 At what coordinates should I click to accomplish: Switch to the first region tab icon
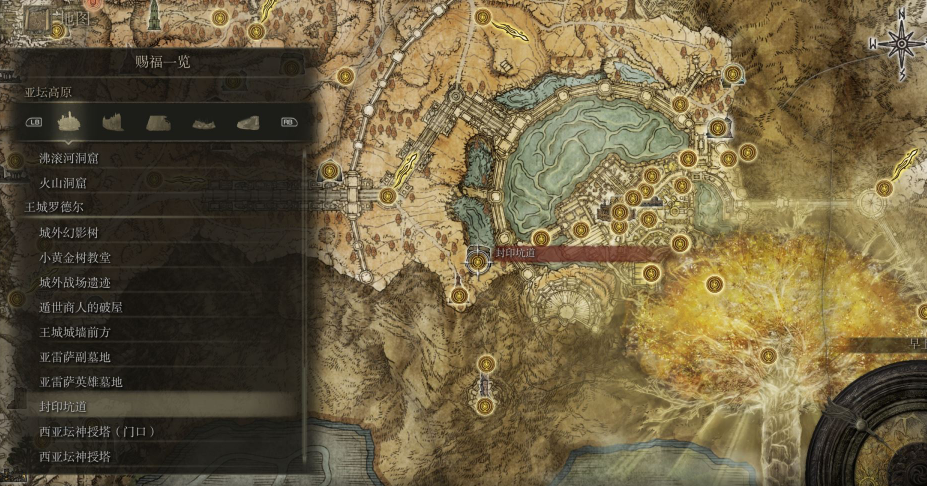(x=69, y=122)
